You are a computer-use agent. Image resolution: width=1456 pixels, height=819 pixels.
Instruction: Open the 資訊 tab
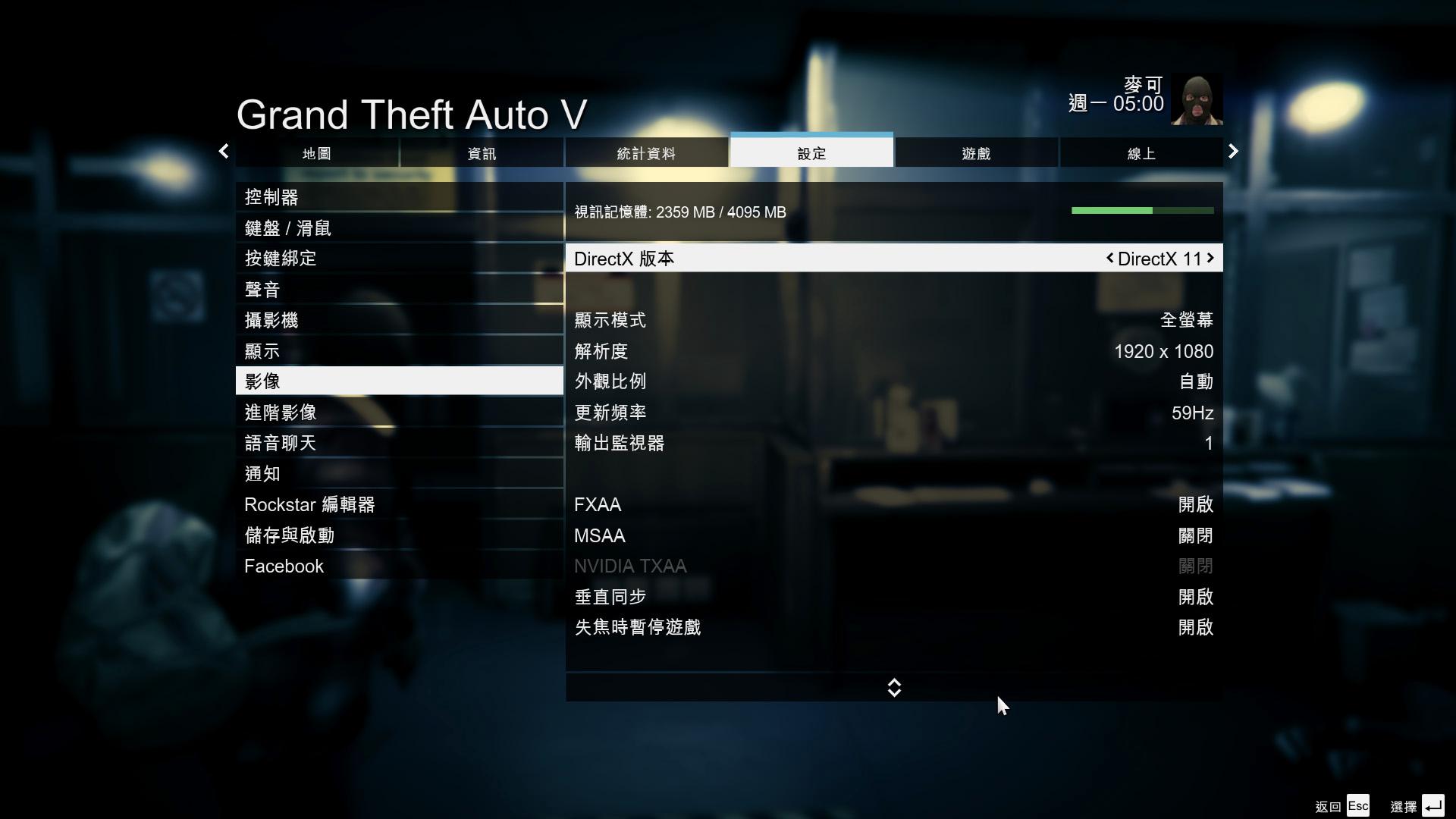(482, 153)
